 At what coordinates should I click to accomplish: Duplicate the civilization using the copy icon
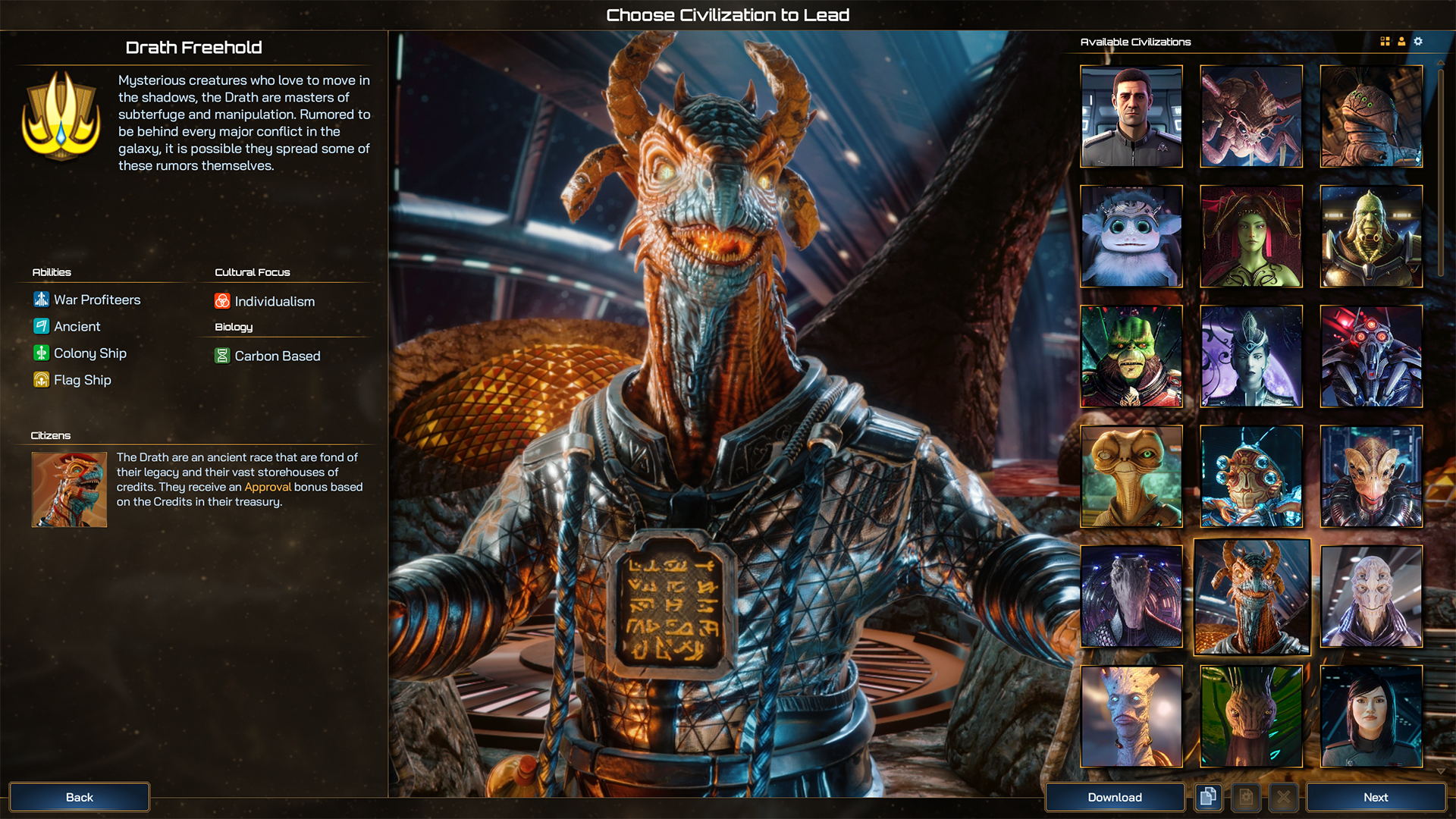tap(1208, 797)
